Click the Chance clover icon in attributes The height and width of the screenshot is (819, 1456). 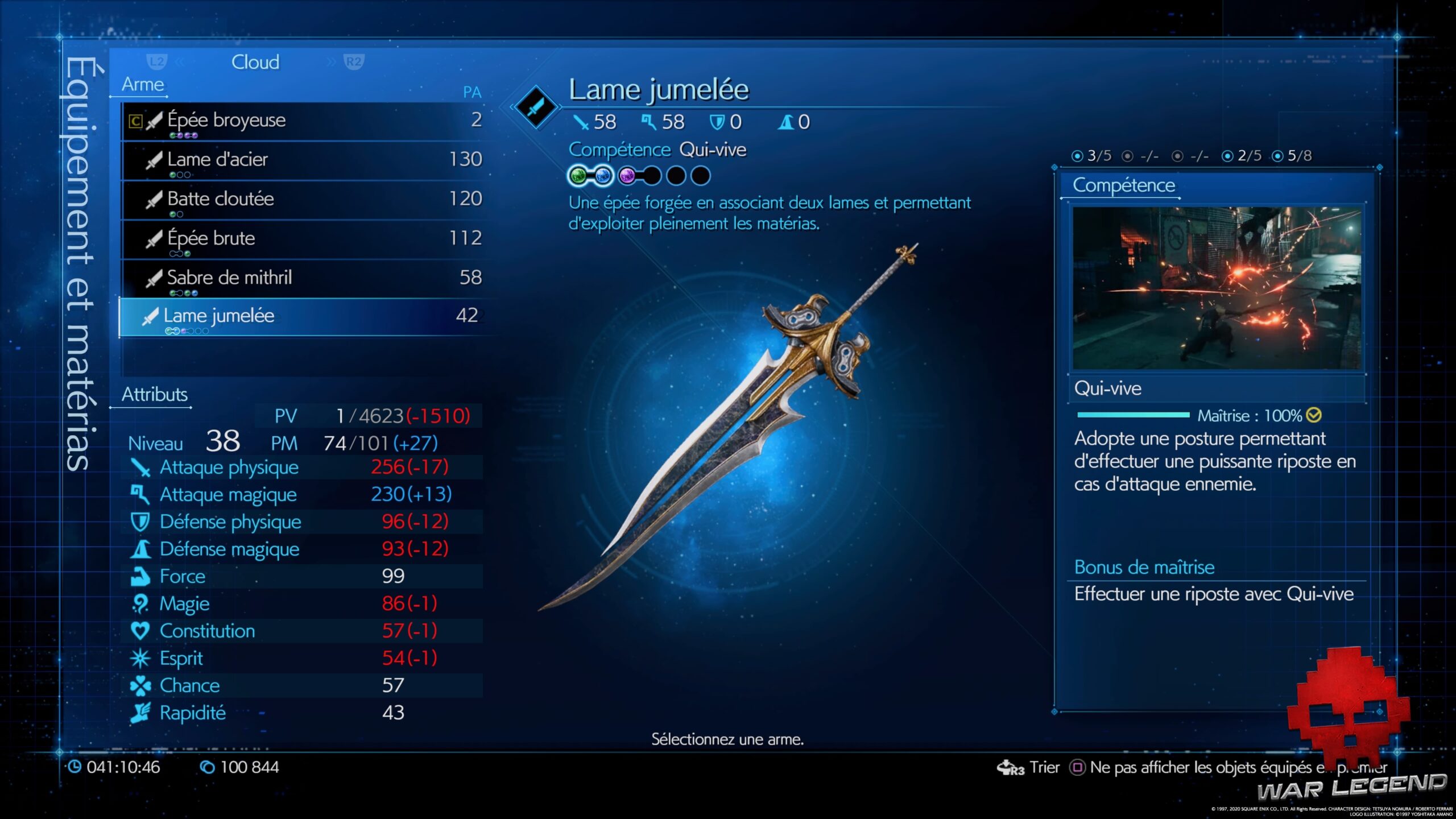pos(139,685)
